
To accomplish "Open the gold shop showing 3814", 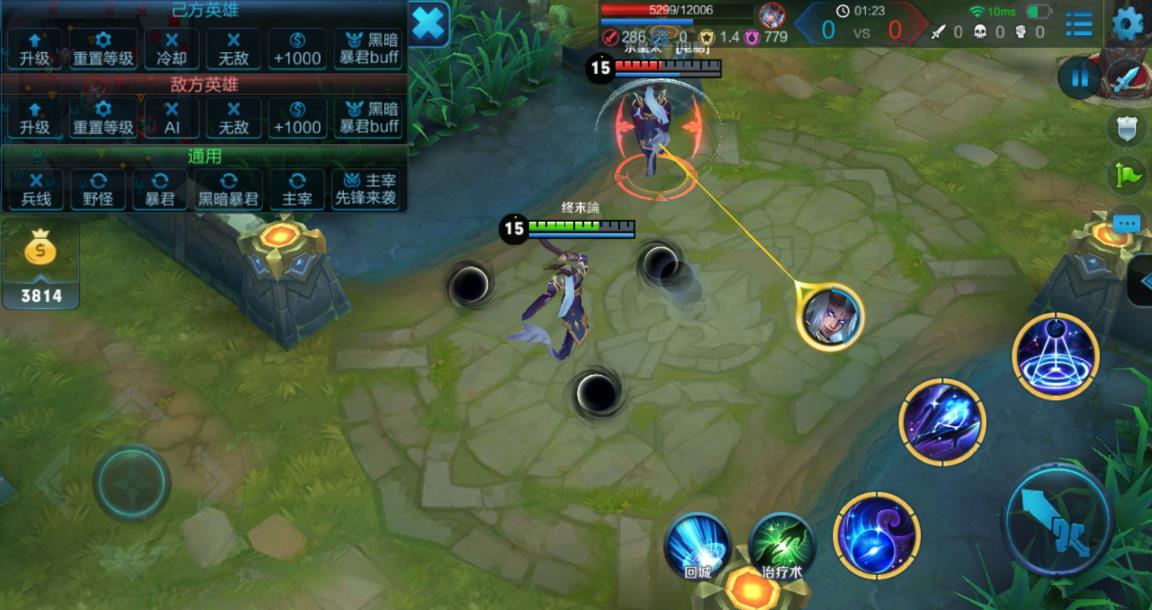I will pyautogui.click(x=41, y=267).
